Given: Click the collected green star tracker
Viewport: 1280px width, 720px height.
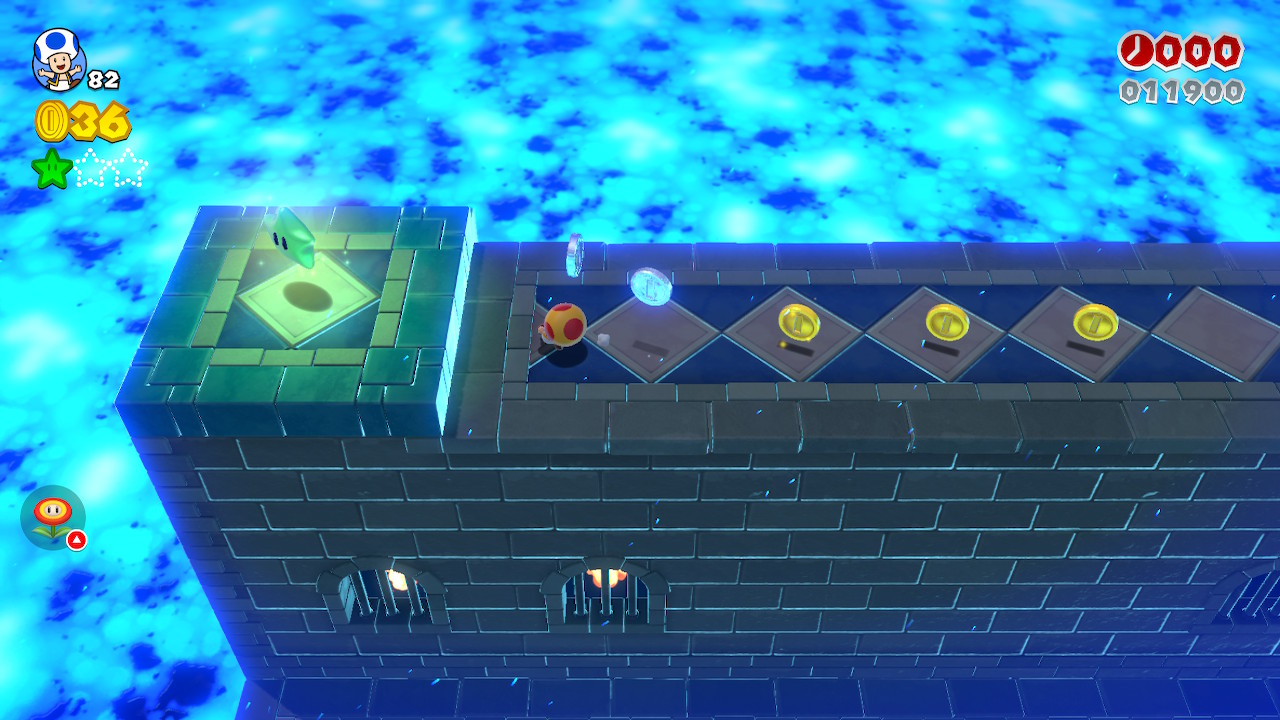Looking at the screenshot, I should click(x=52, y=169).
